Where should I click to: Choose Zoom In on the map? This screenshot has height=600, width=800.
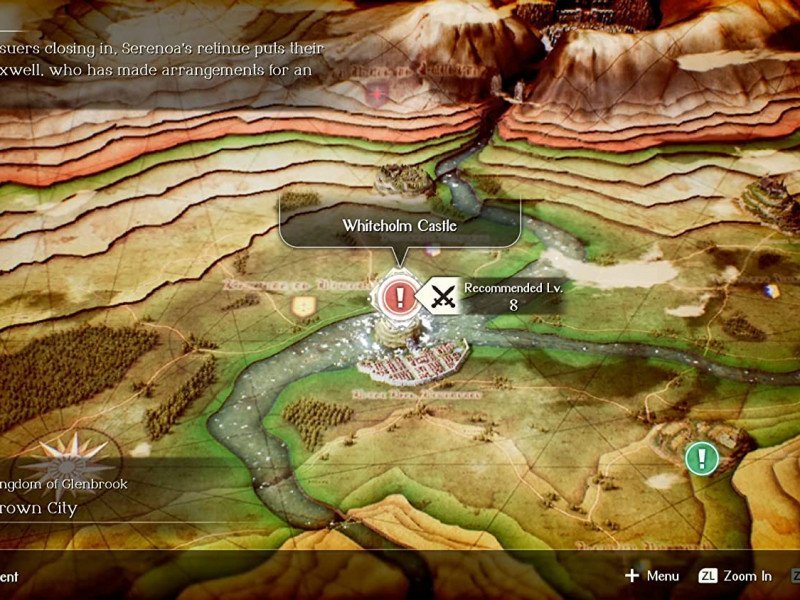point(736,576)
